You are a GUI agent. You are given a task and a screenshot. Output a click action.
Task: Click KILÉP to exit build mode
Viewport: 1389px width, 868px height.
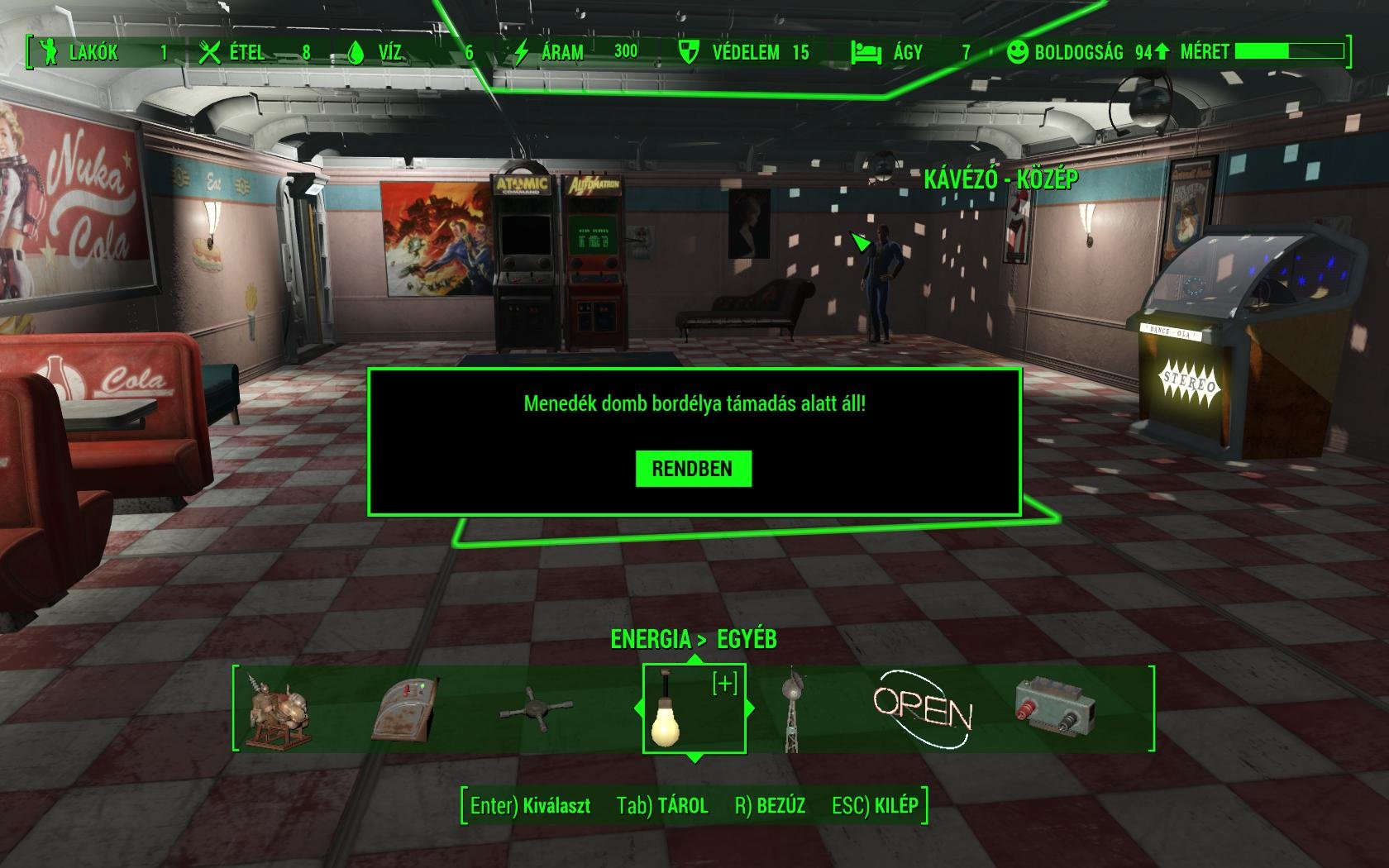pos(895,805)
